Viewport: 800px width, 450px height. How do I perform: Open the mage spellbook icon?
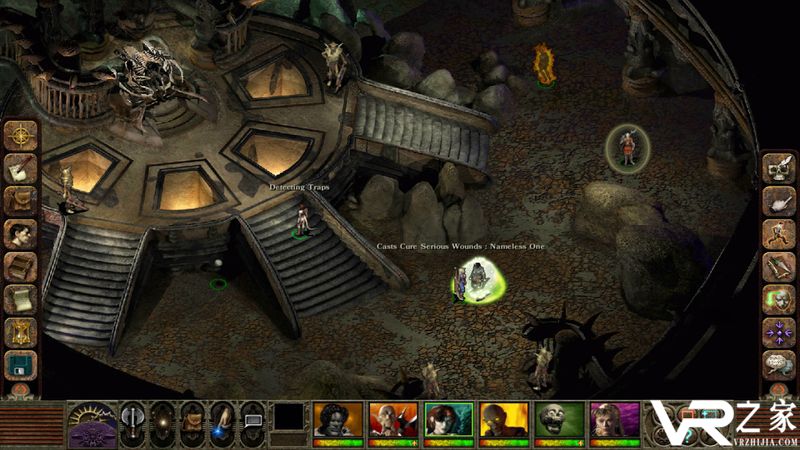tap(20, 267)
